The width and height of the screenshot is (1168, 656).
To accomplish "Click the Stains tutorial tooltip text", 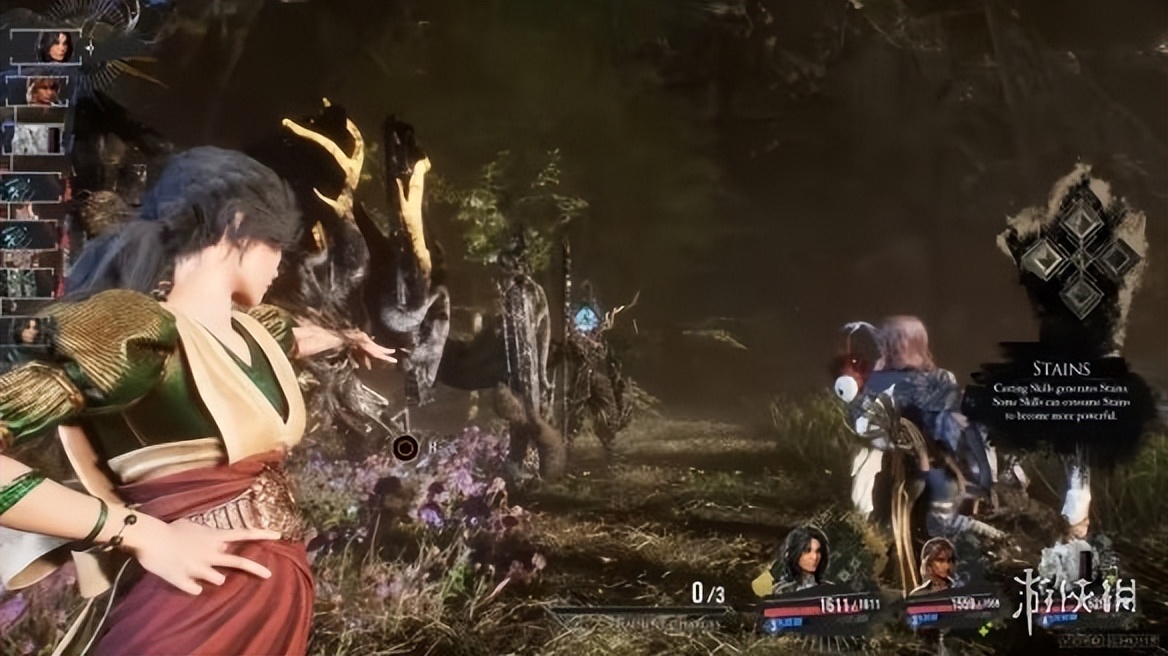I will (1060, 398).
